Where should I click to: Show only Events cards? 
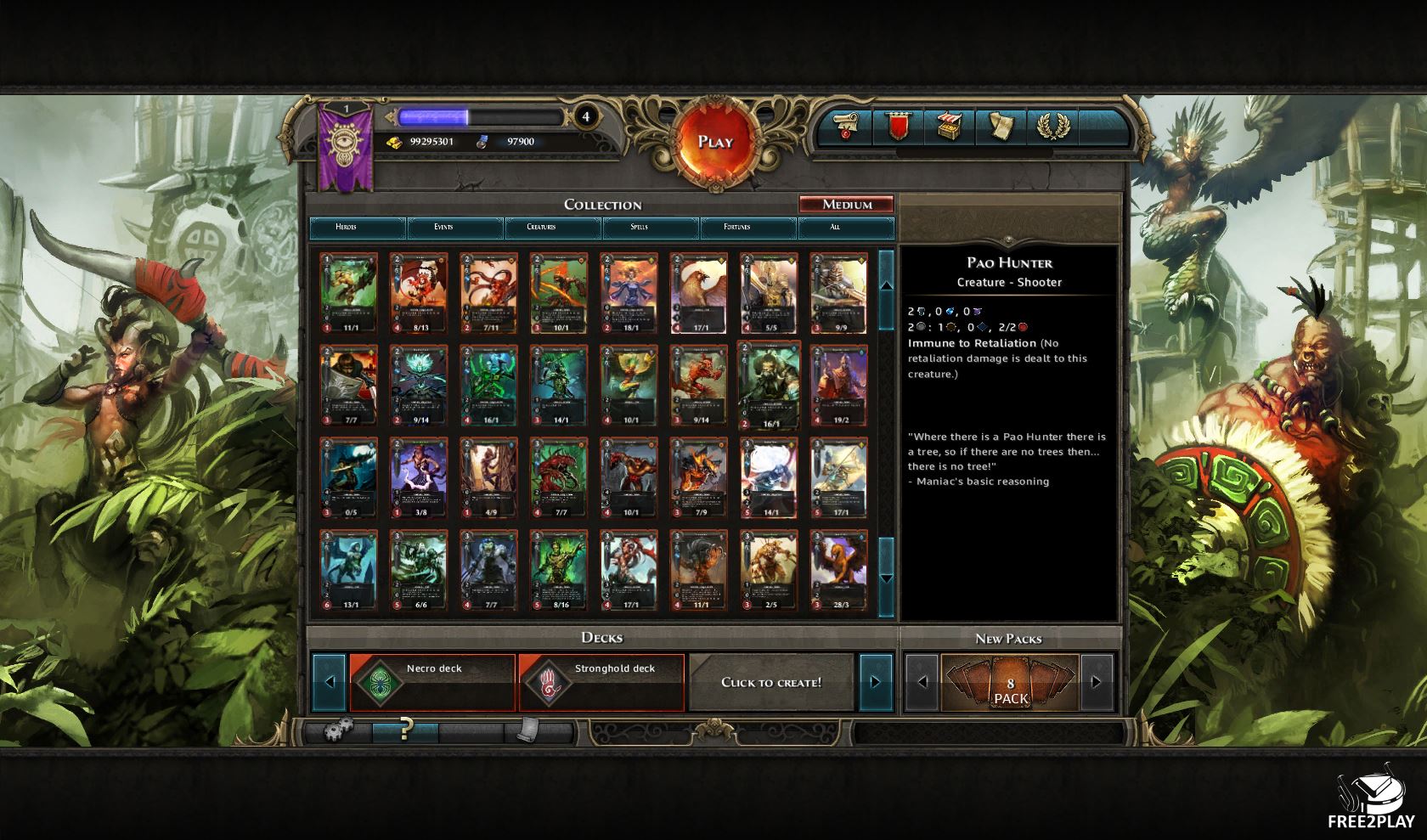tap(443, 228)
